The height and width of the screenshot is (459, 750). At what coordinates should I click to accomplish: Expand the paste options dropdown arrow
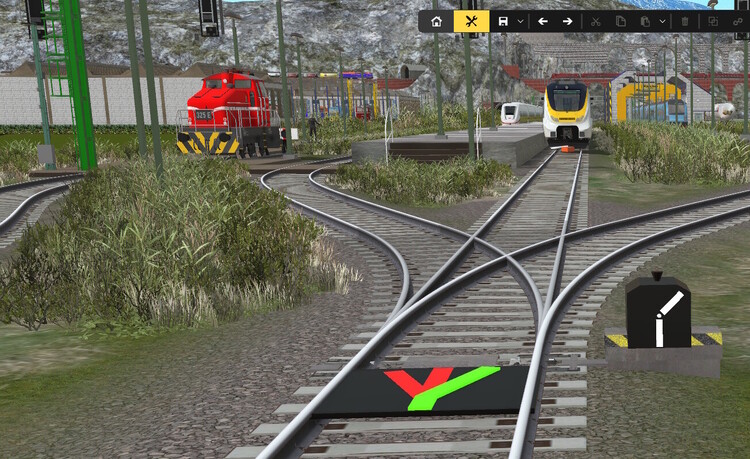coord(662,21)
